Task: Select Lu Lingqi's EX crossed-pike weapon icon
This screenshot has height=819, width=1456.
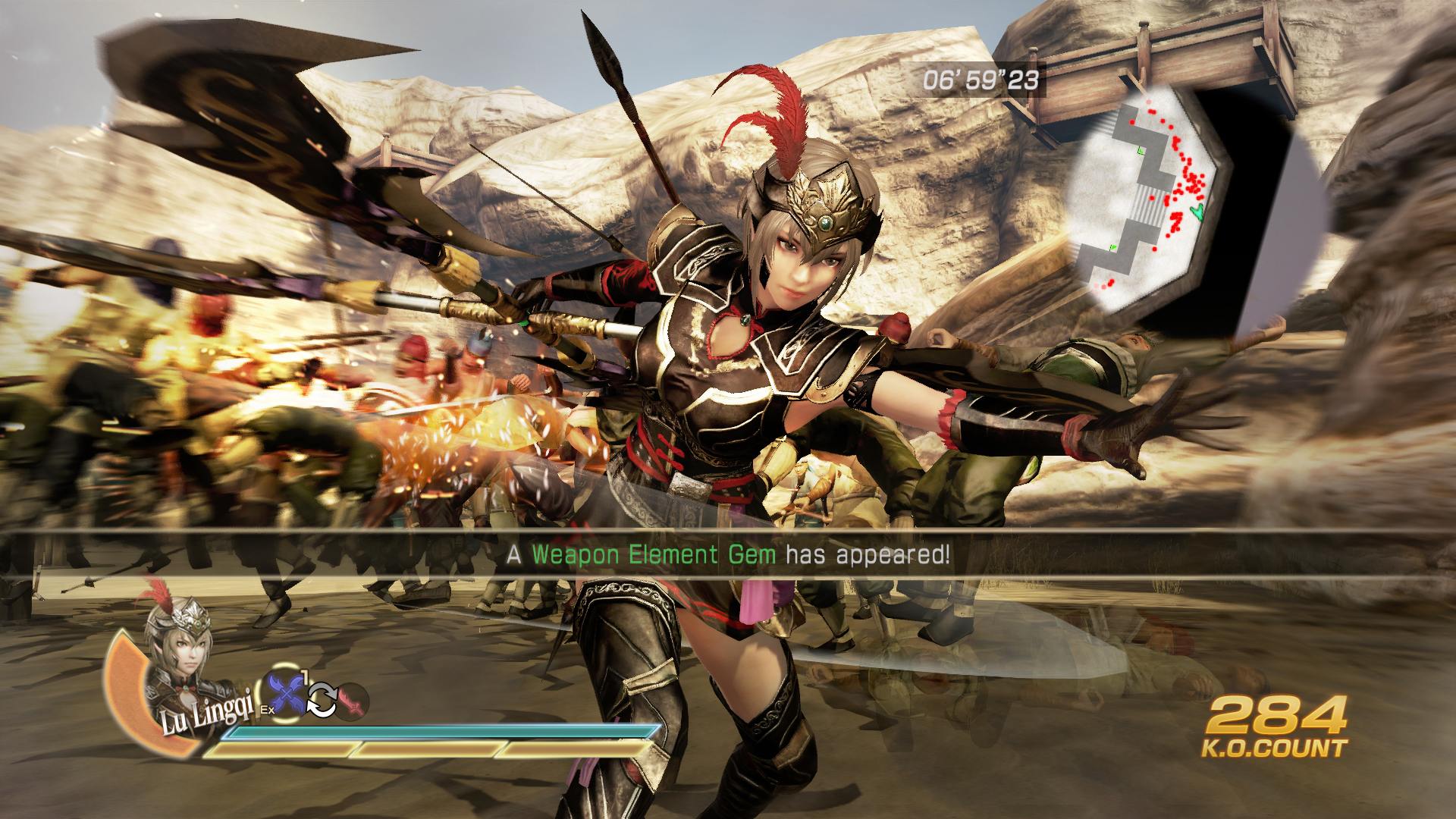Action: coord(284,692)
